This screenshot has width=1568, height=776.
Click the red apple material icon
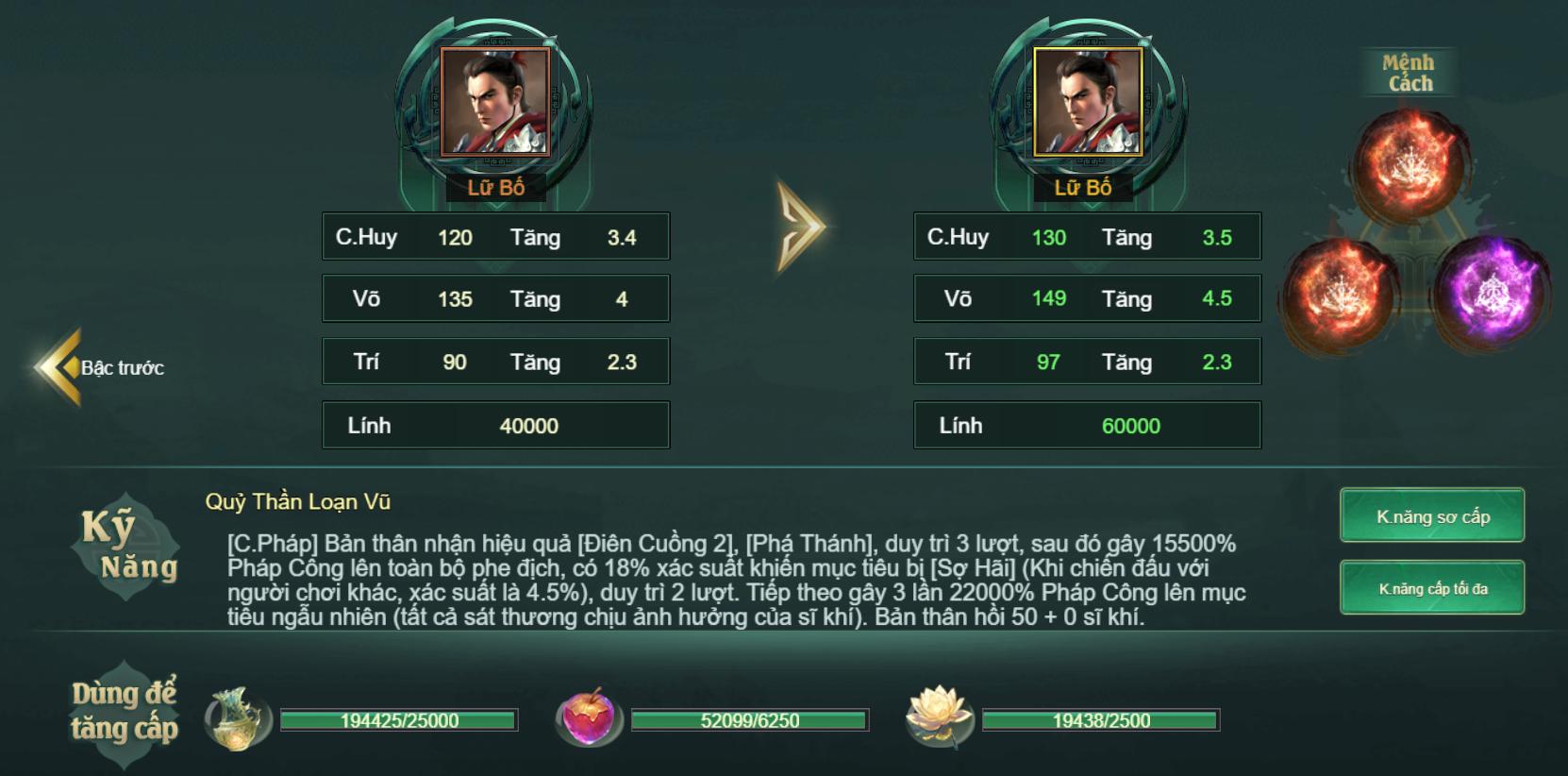[x=588, y=719]
